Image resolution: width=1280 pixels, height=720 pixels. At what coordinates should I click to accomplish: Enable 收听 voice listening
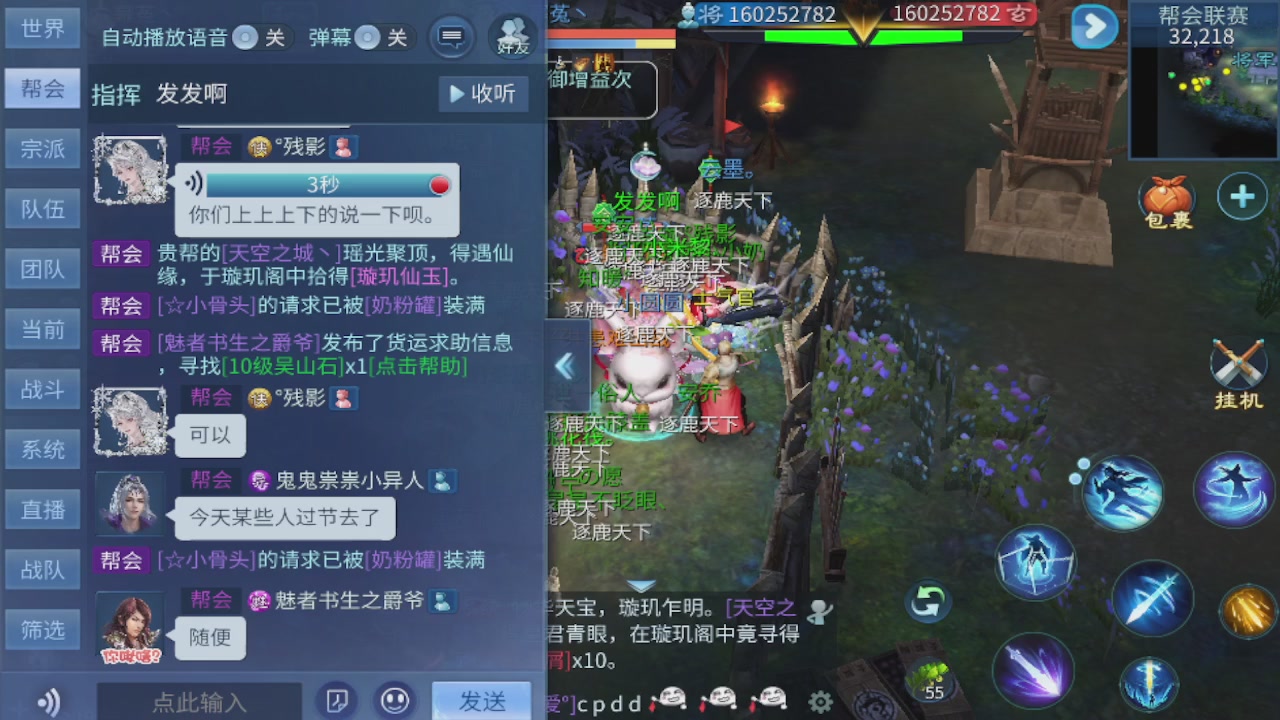click(x=484, y=92)
